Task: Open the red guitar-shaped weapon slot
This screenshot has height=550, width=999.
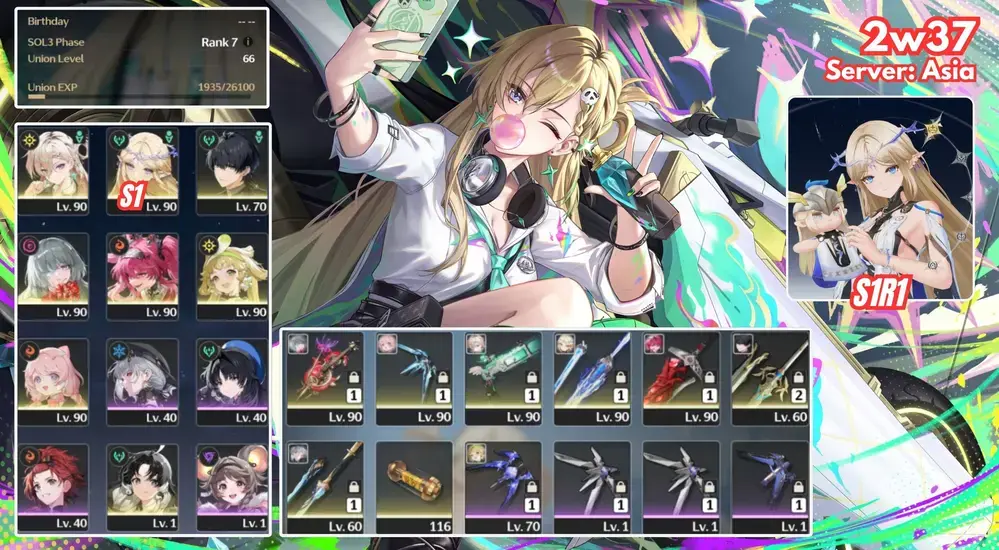Action: pos(325,372)
